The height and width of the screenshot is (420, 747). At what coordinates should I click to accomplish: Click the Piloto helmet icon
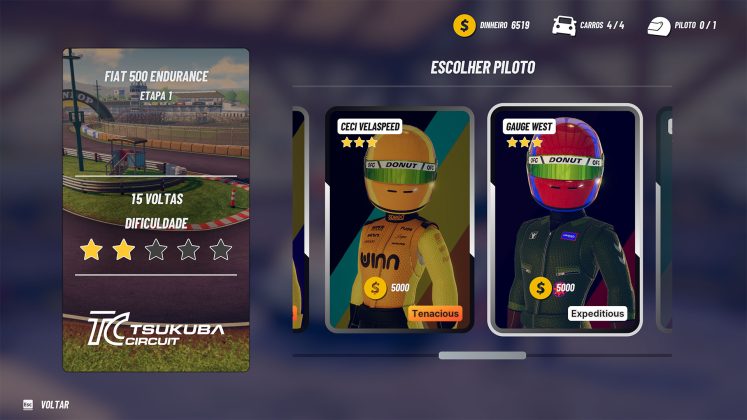[x=658, y=25]
